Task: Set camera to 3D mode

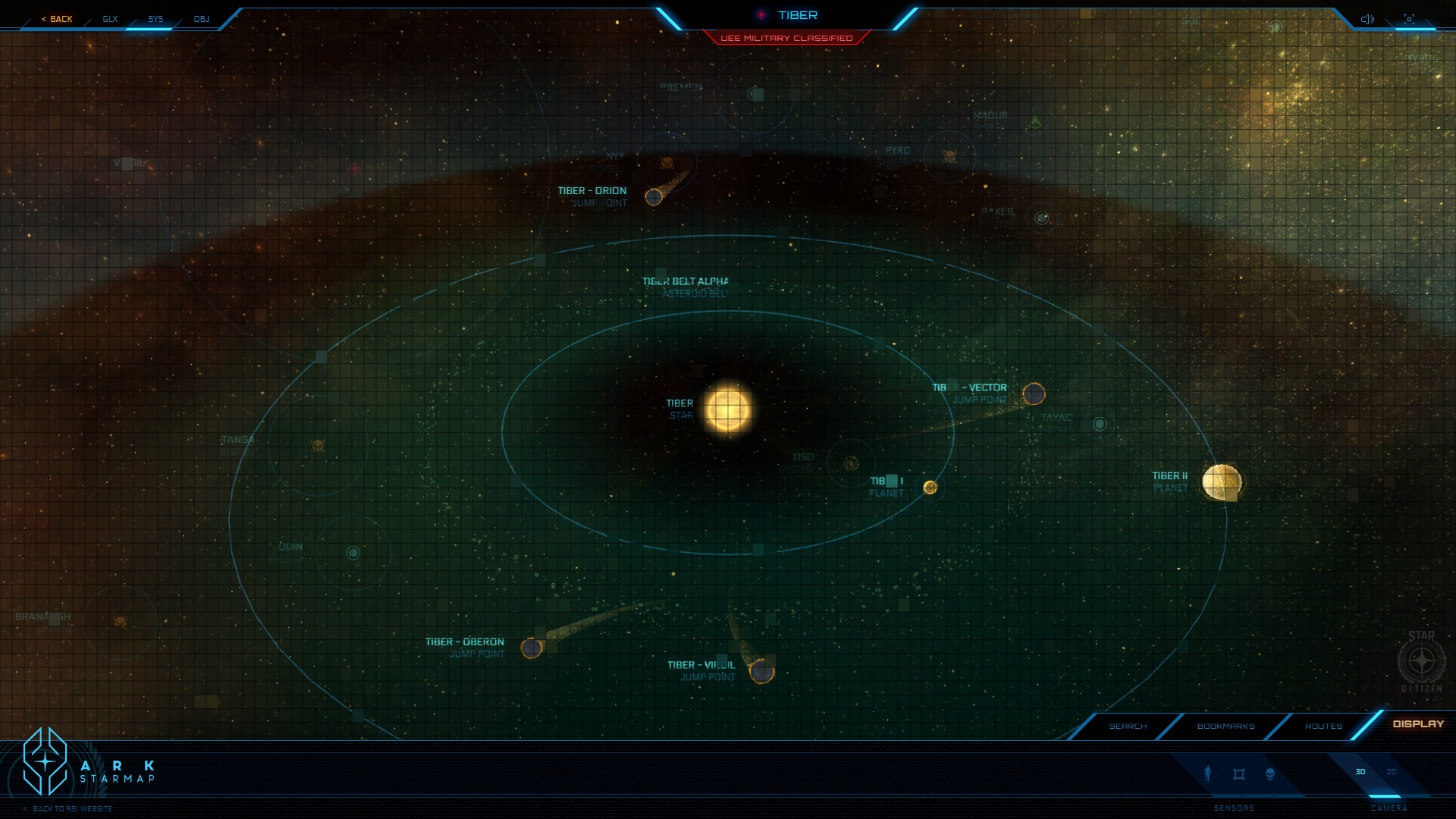Action: point(1360,772)
